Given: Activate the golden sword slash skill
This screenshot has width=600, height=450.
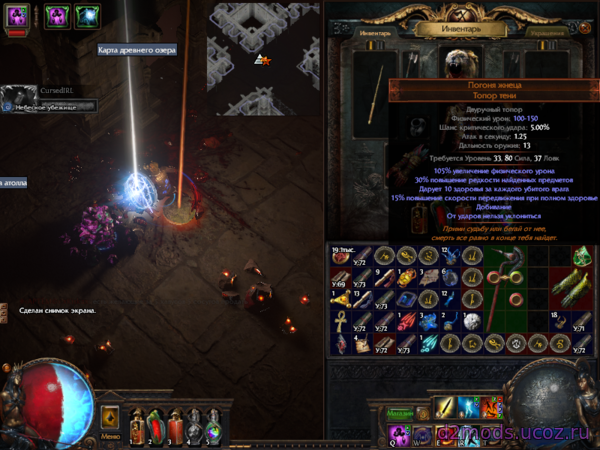Looking at the screenshot, I should (445, 409).
